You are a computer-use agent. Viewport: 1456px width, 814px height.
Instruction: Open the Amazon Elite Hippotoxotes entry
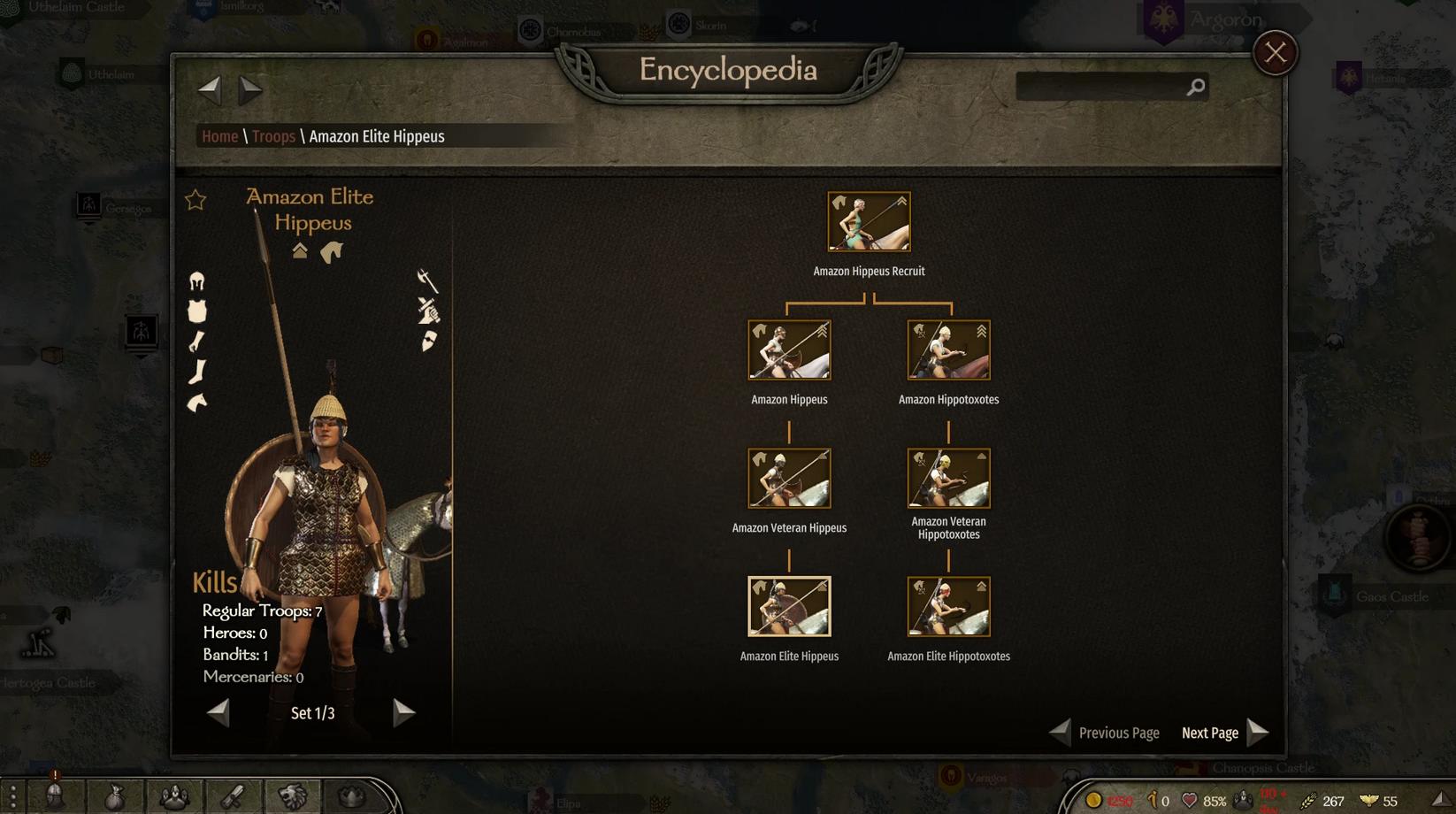pos(948,607)
